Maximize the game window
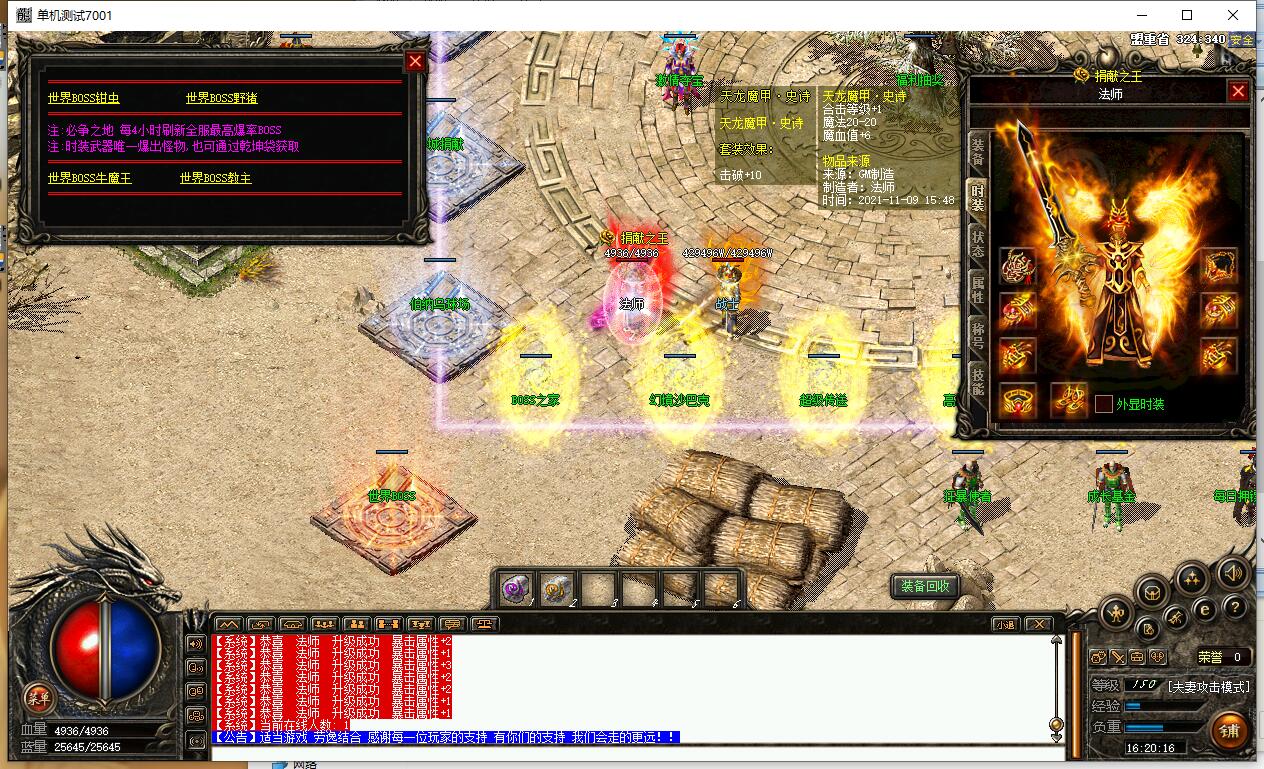This screenshot has height=769, width=1264. pyautogui.click(x=1187, y=15)
